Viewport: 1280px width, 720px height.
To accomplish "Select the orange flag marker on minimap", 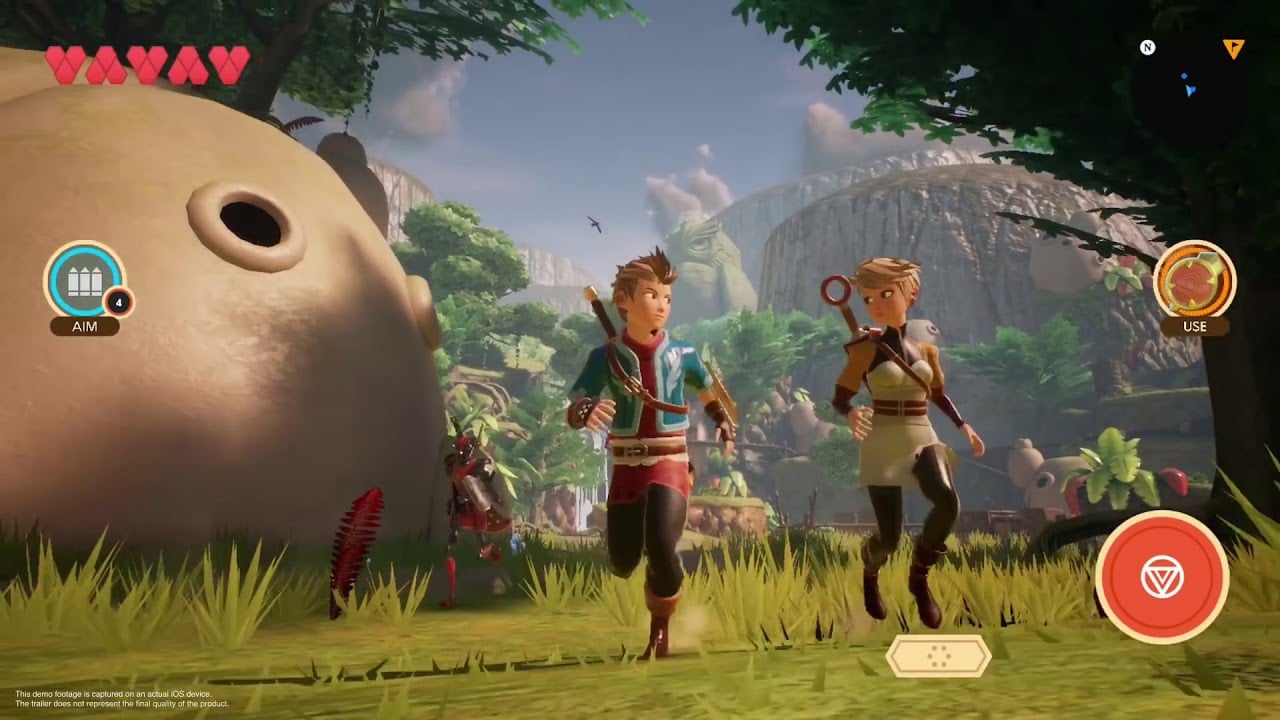I will coord(1233,48).
